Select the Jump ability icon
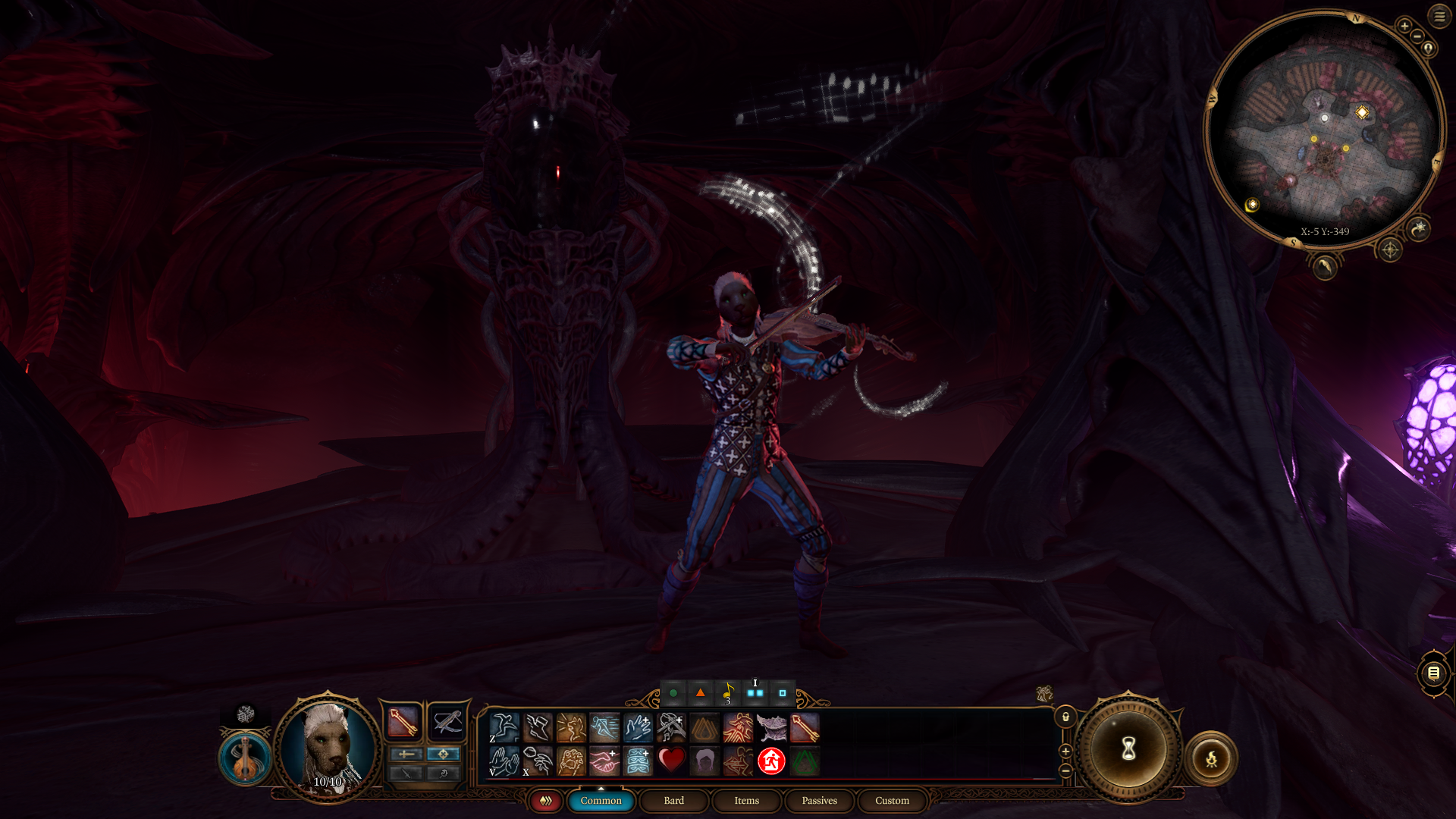1456x819 pixels. pos(504,727)
